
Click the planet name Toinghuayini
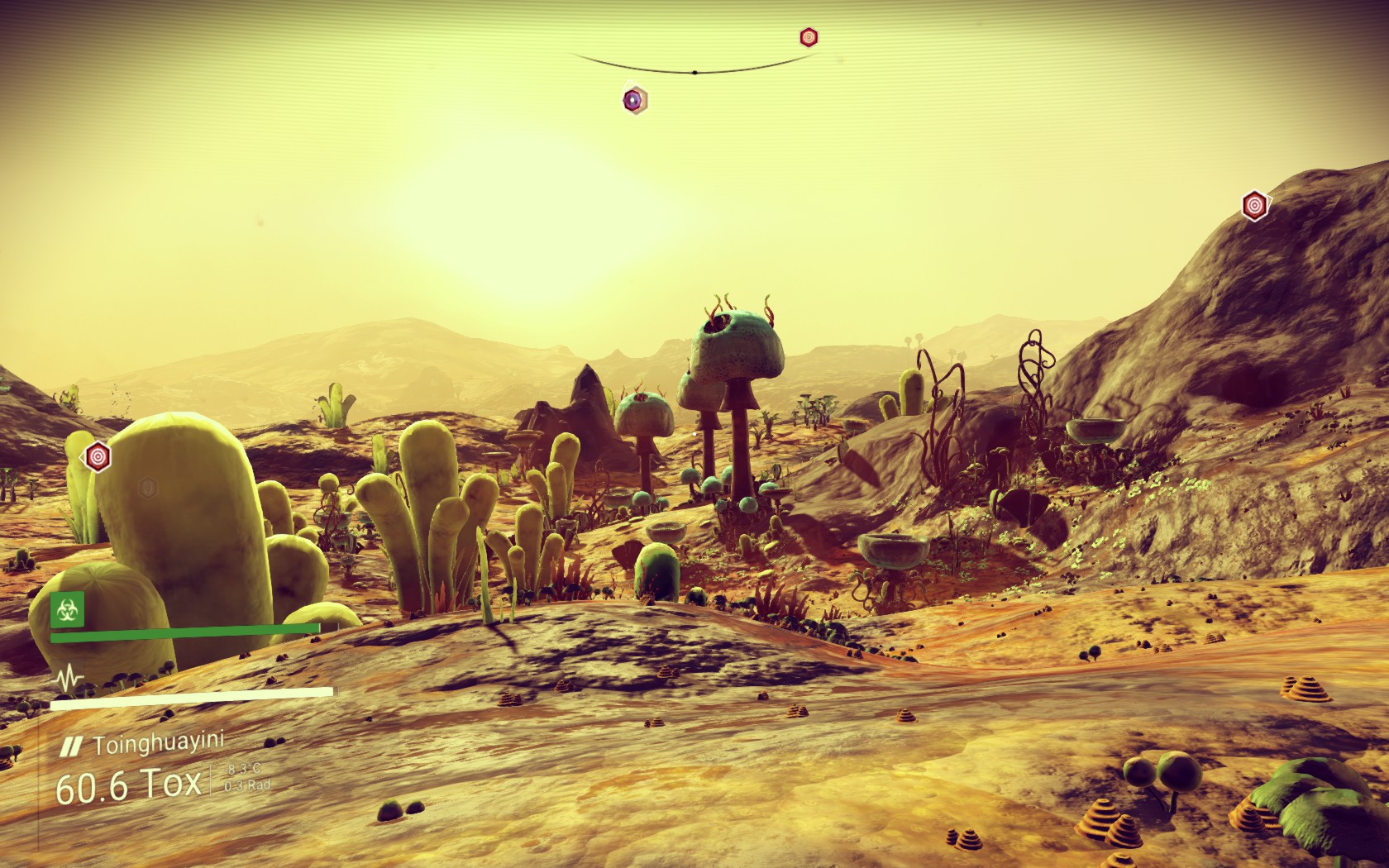[x=158, y=746]
